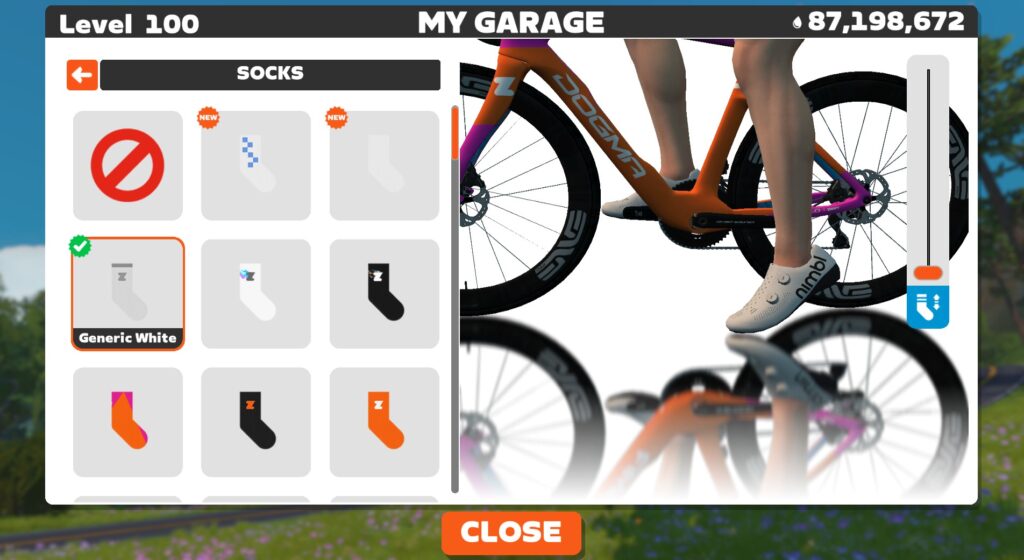Click the blue sock height icon
Screen dimensions: 1024x560
(928, 307)
